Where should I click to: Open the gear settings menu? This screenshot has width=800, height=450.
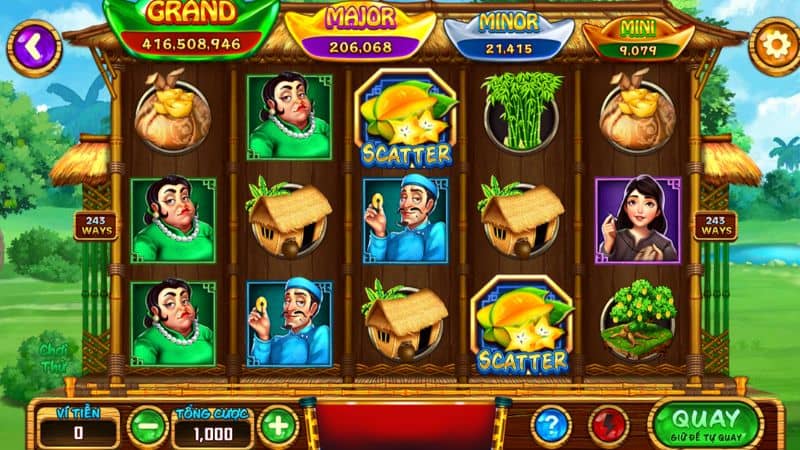773,46
